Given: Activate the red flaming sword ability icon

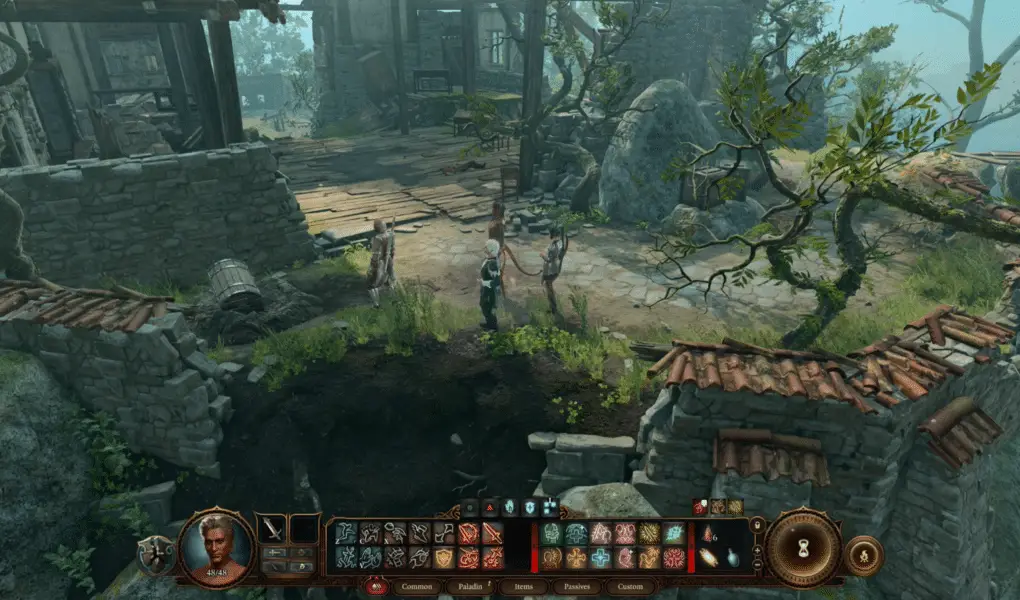Looking at the screenshot, I should [x=492, y=533].
